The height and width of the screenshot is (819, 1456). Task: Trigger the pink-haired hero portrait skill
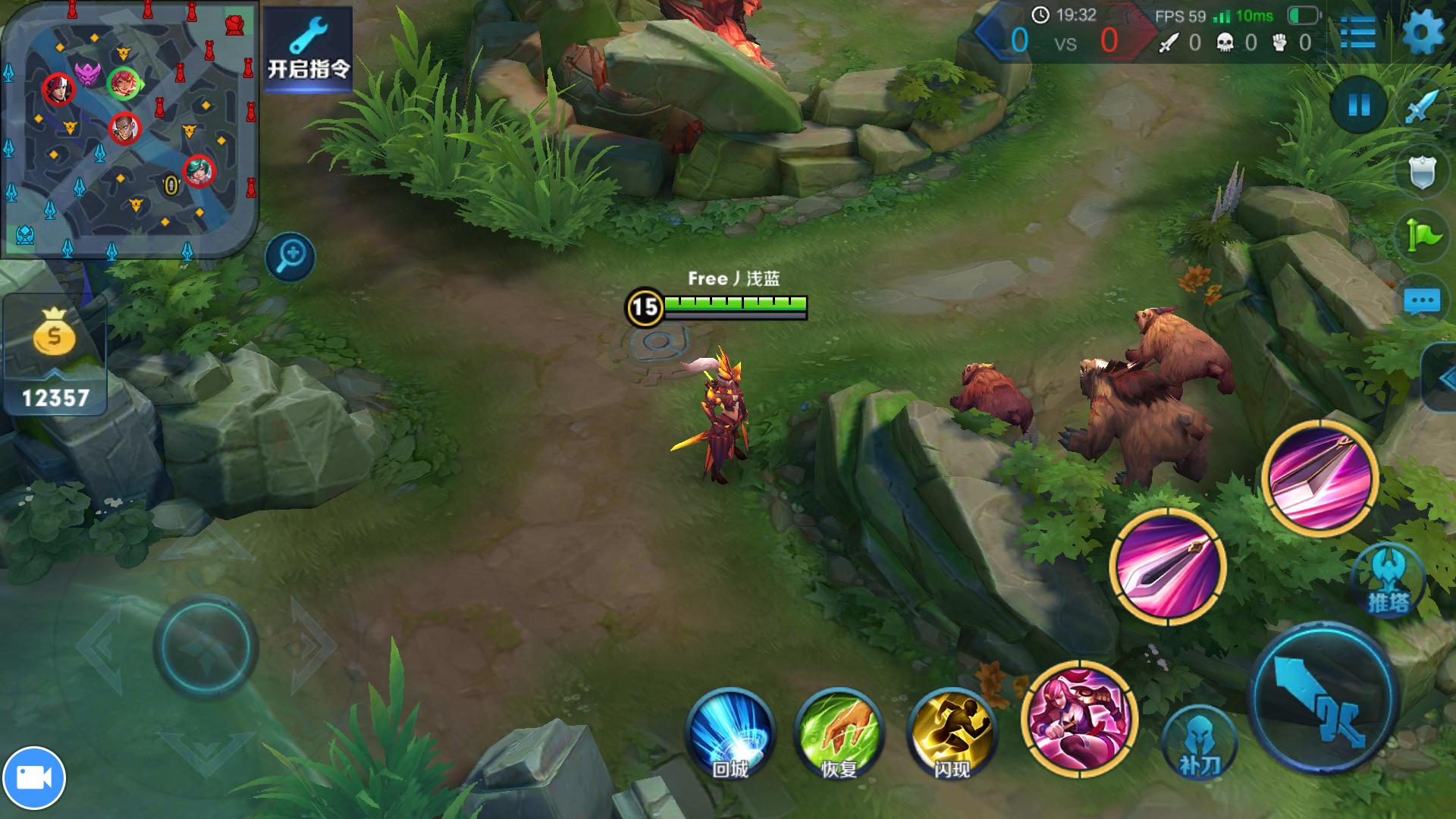(1079, 718)
